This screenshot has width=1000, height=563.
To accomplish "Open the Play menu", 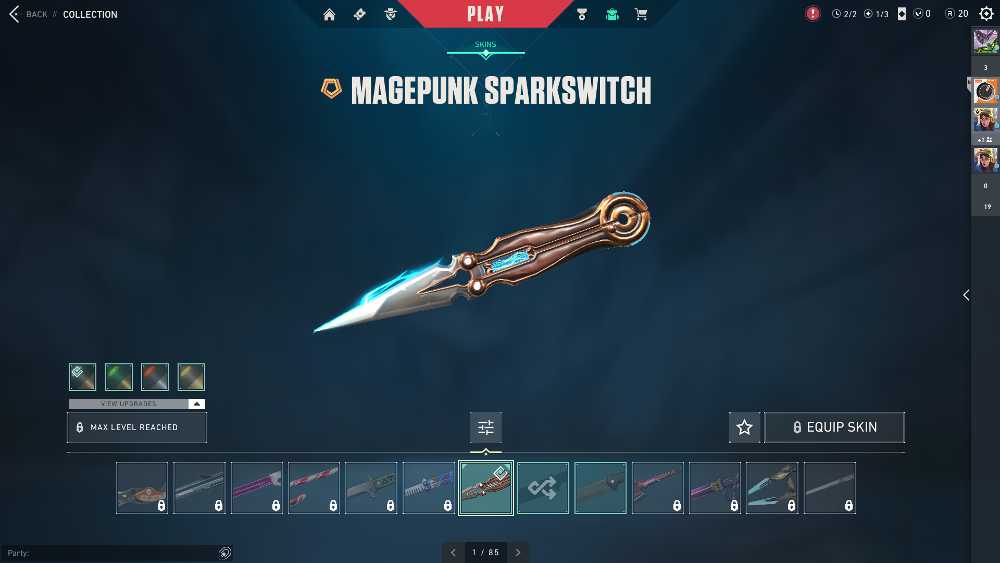I will (x=486, y=14).
